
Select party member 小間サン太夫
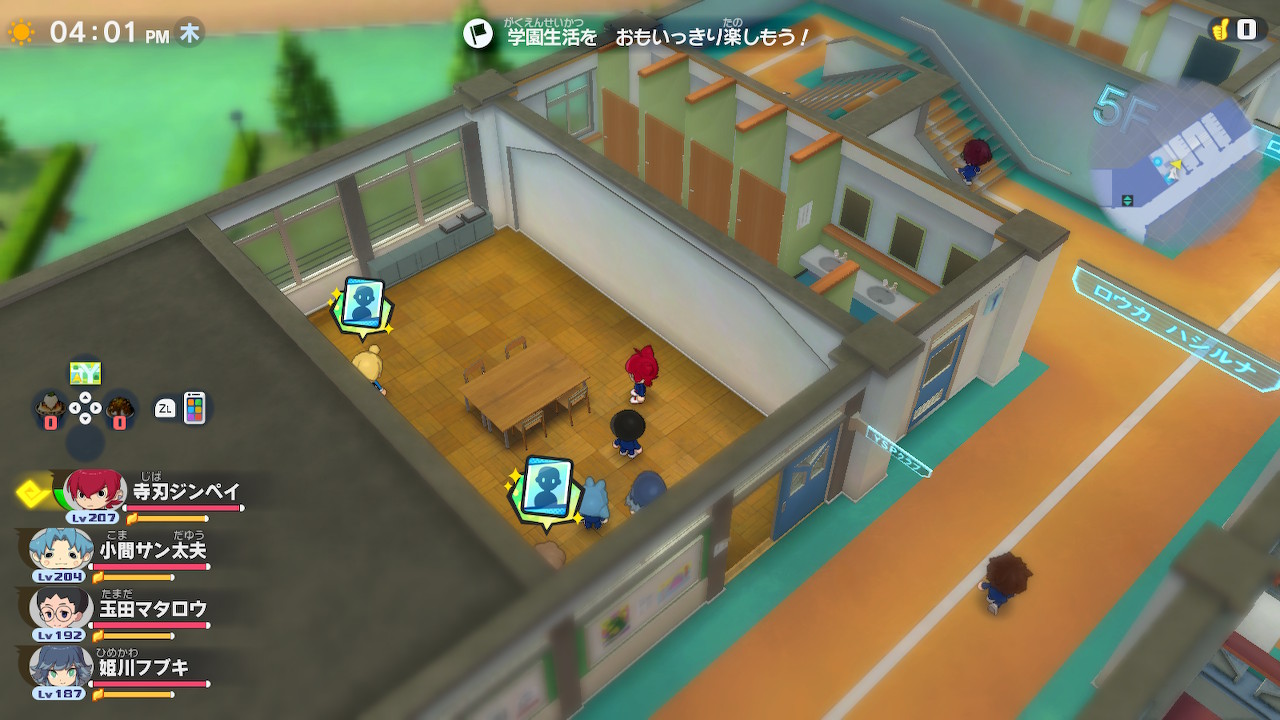[62, 550]
